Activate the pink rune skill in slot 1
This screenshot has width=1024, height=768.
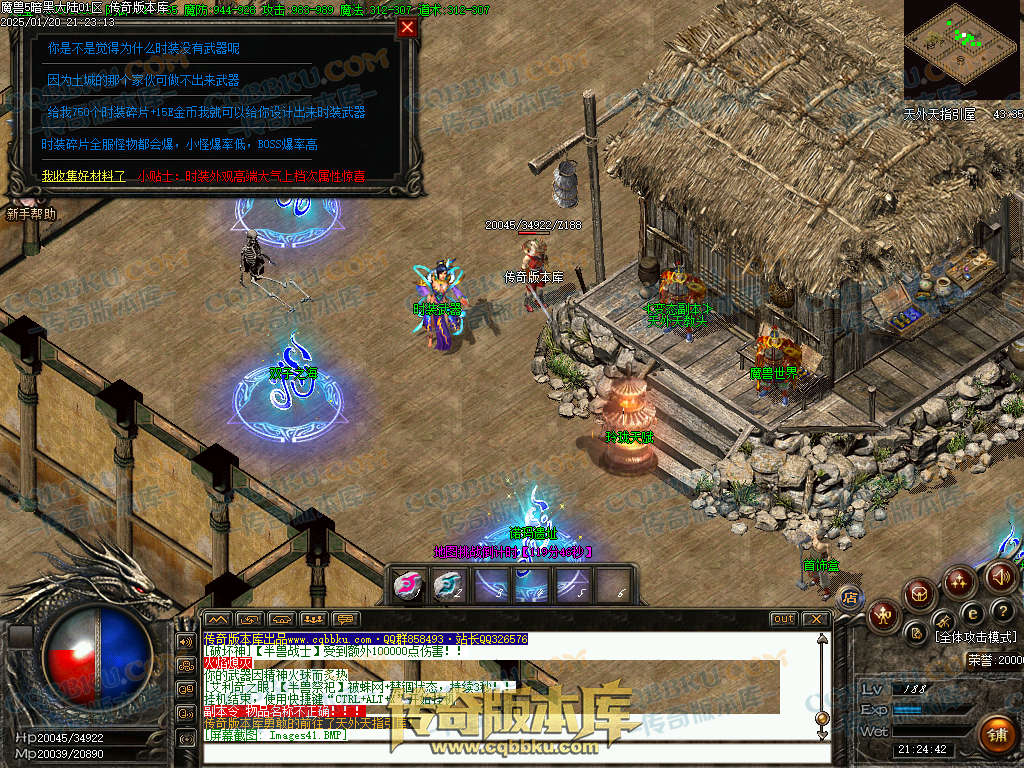[x=407, y=585]
